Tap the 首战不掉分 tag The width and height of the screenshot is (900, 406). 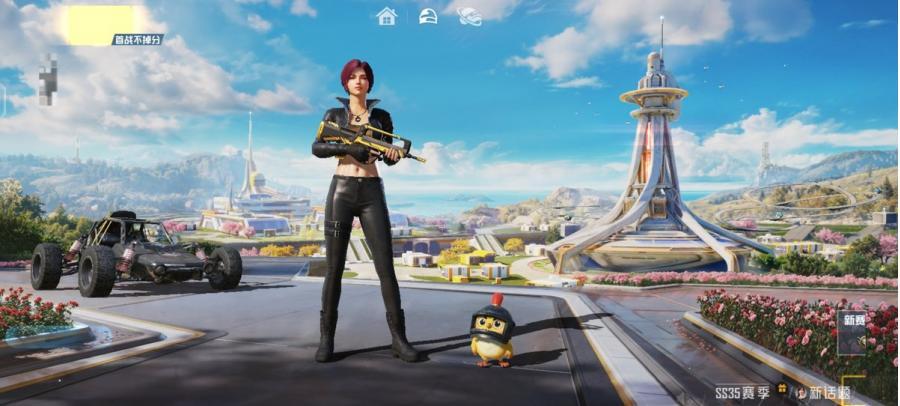(137, 40)
